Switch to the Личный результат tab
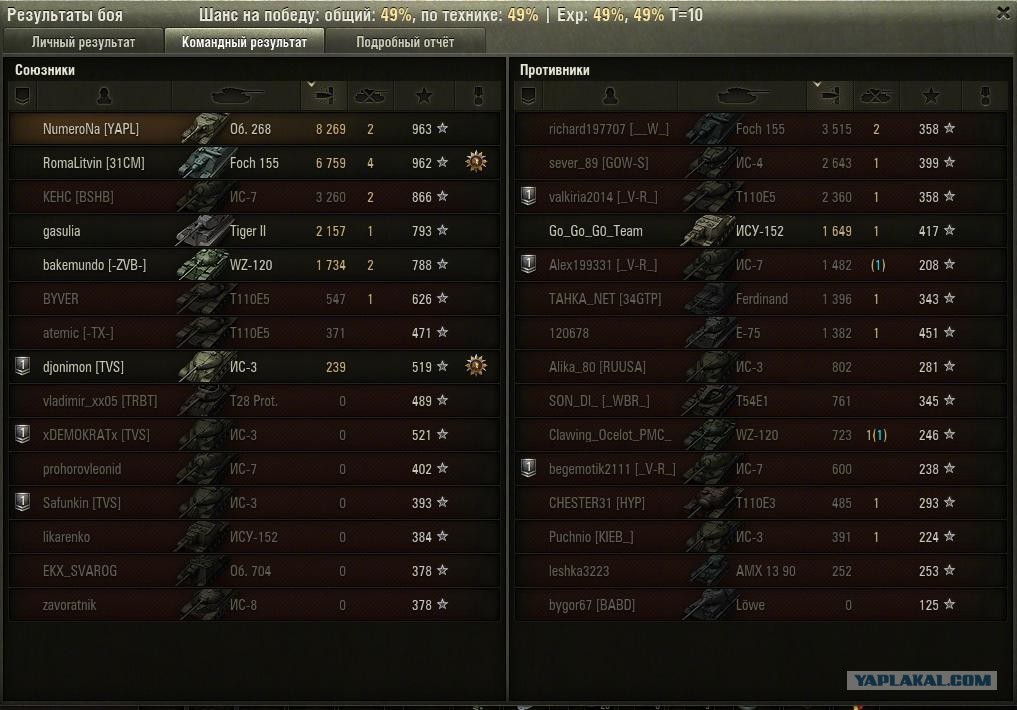The image size is (1017, 710). pos(83,42)
